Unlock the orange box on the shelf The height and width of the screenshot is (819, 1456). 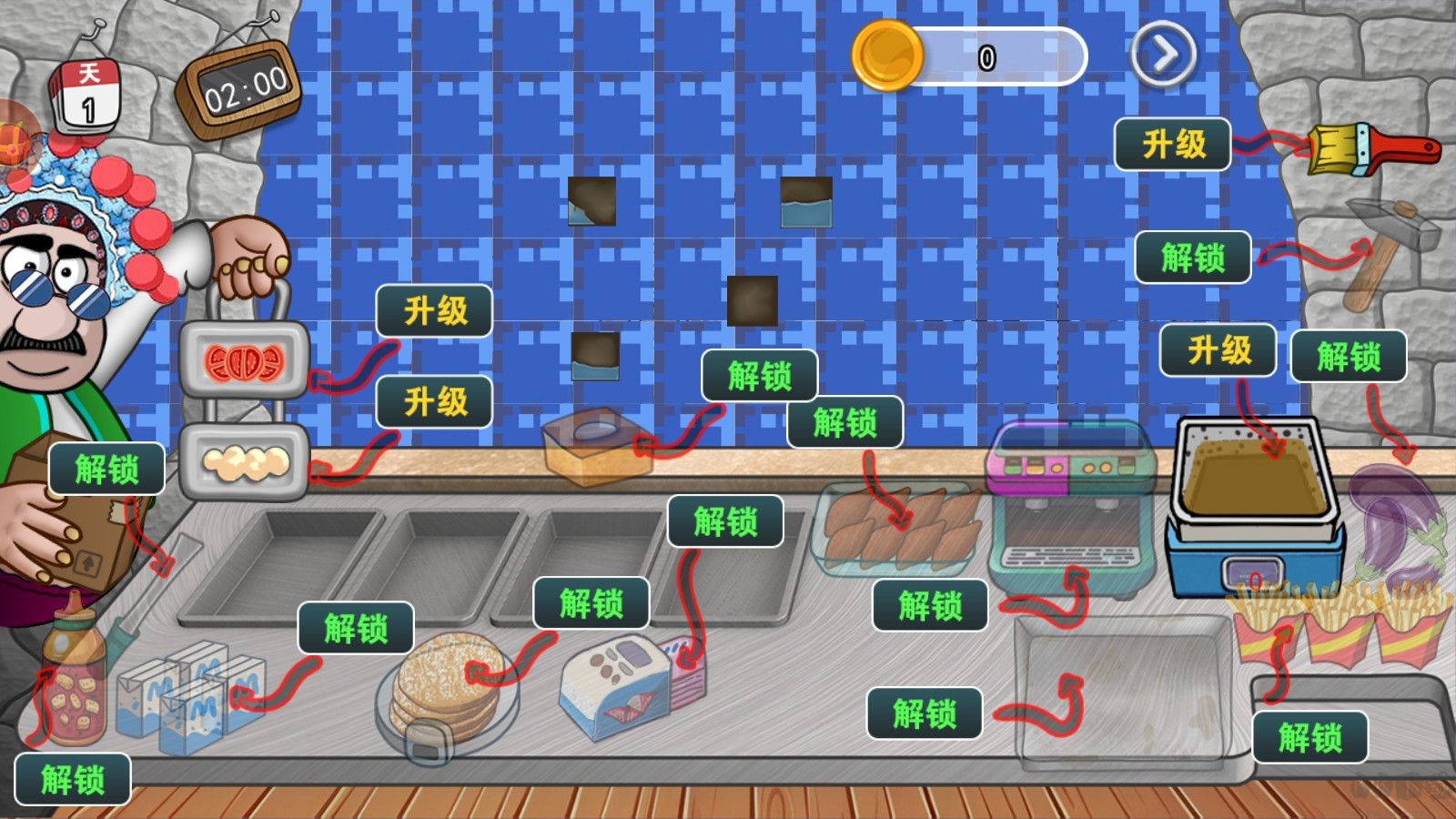click(x=759, y=375)
